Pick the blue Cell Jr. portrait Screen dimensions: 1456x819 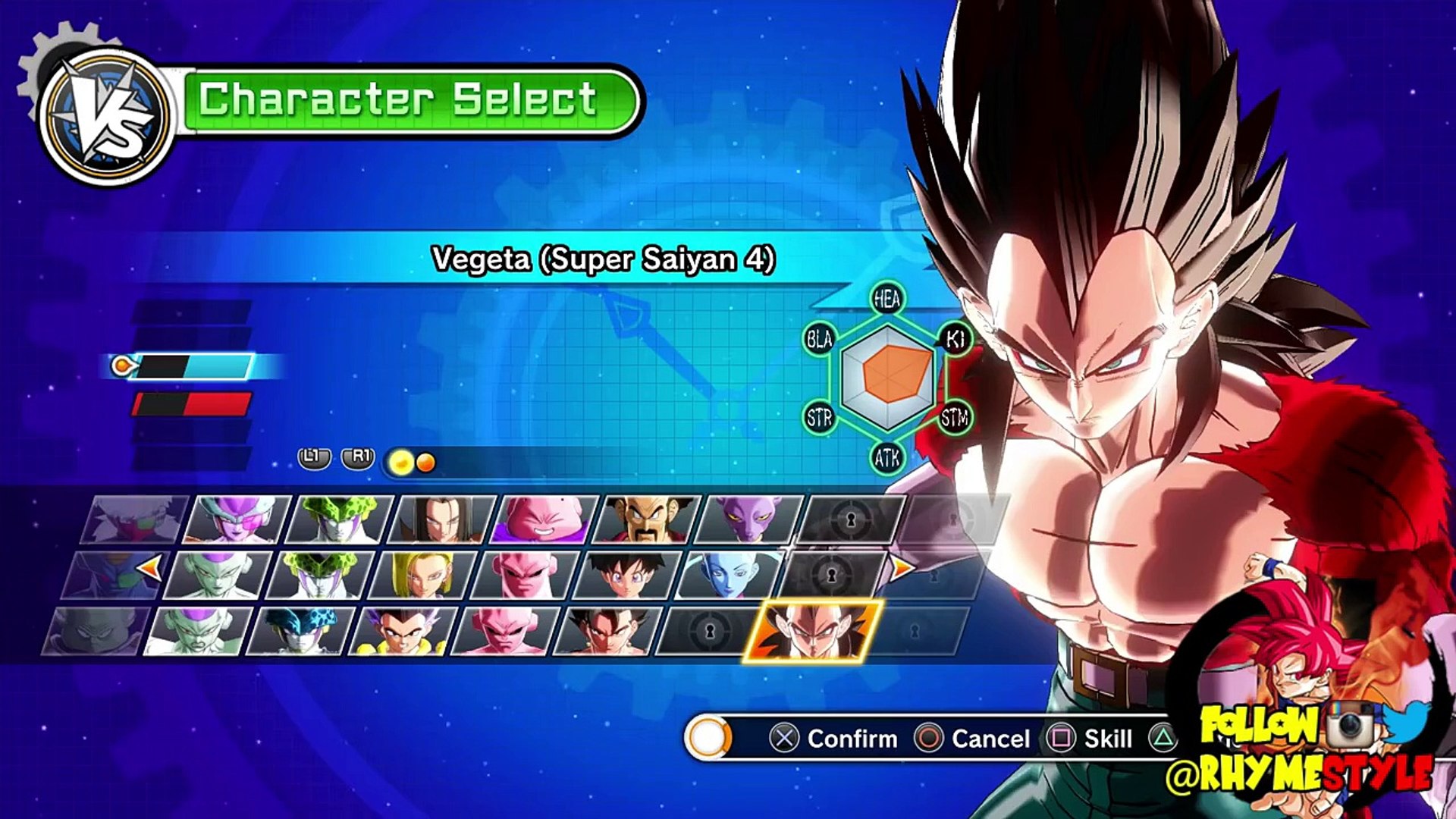301,631
